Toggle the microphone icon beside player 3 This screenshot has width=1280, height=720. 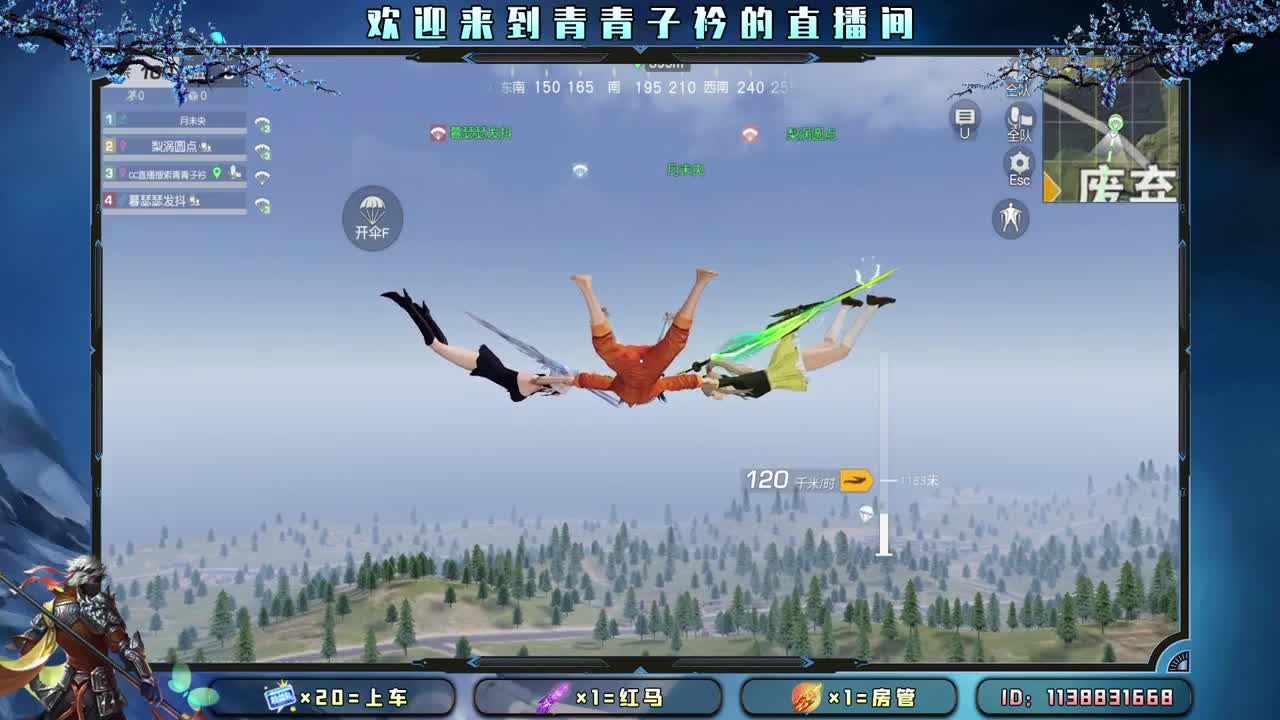(x=233, y=173)
